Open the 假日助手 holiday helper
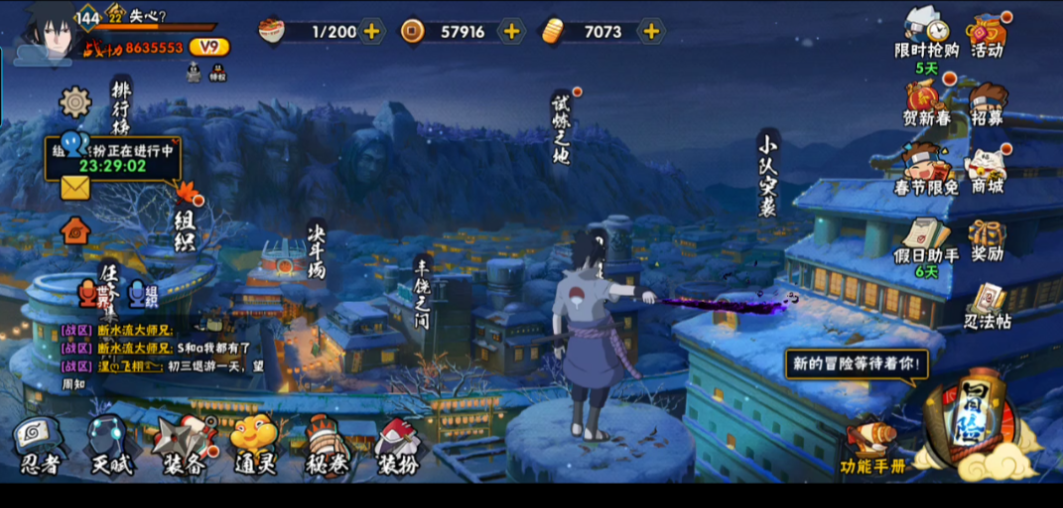The image size is (1063, 508). click(x=922, y=240)
